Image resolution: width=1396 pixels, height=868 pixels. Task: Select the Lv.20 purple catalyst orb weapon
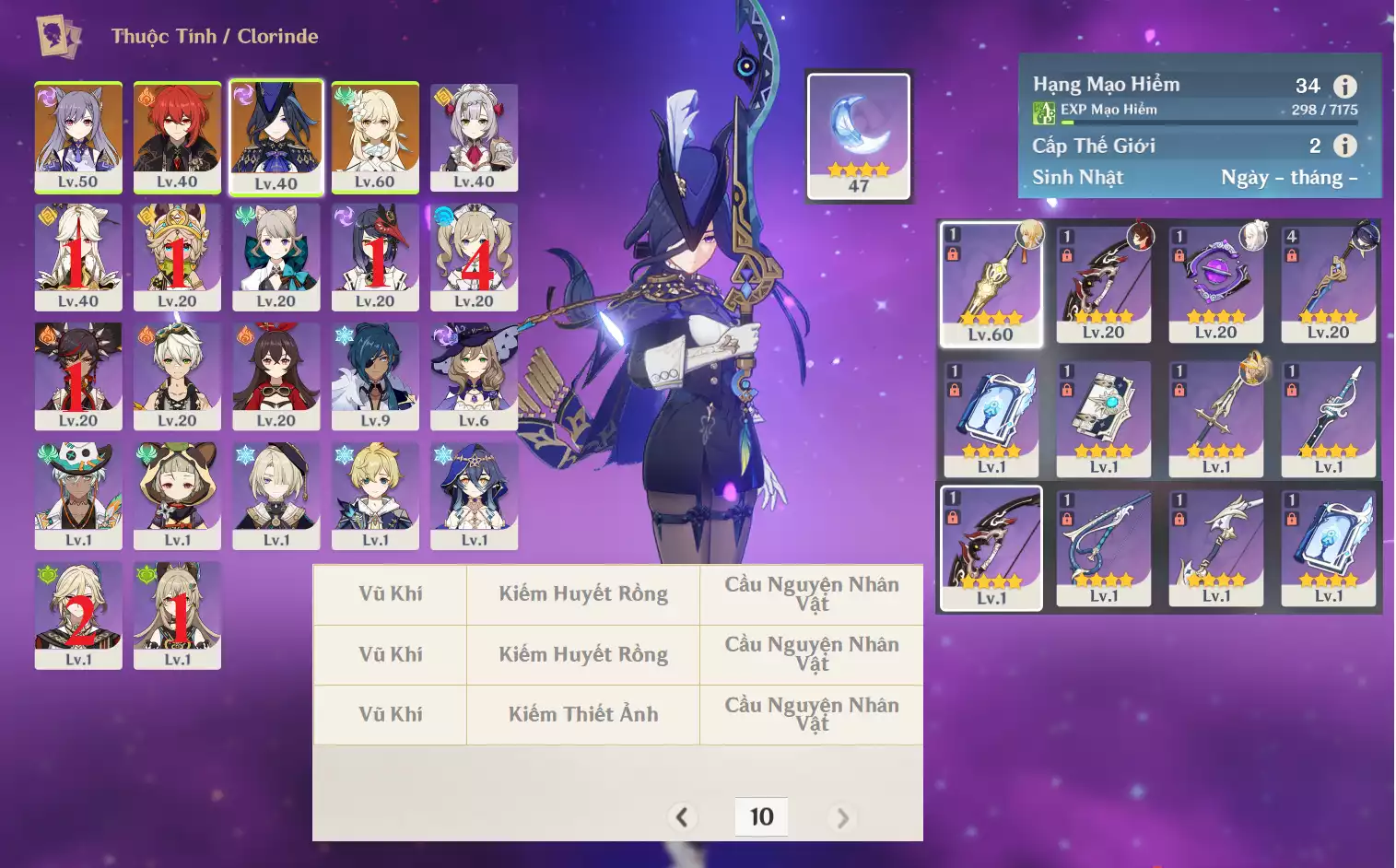point(1215,284)
